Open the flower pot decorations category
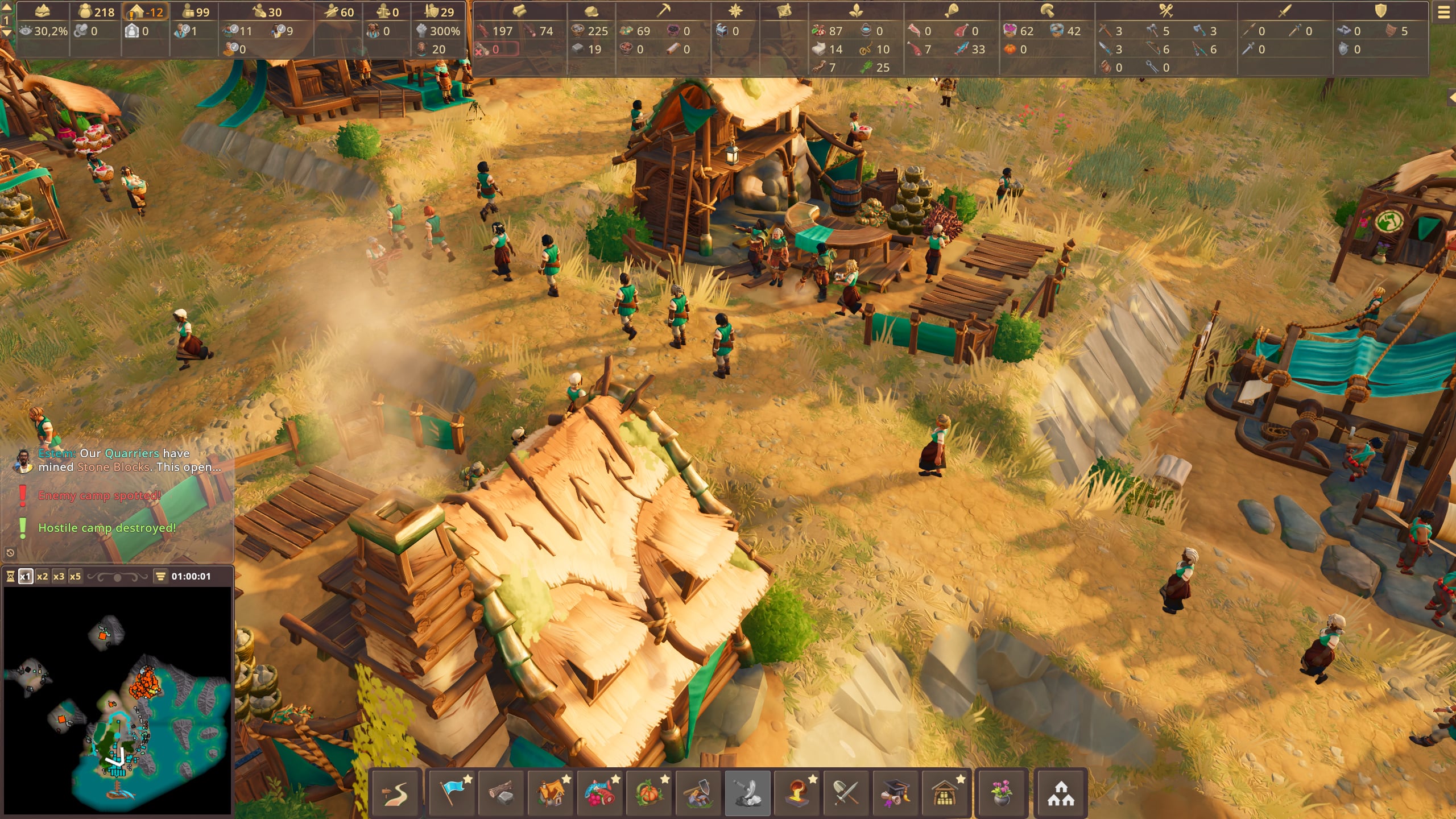Image resolution: width=1456 pixels, height=819 pixels. [1001, 793]
